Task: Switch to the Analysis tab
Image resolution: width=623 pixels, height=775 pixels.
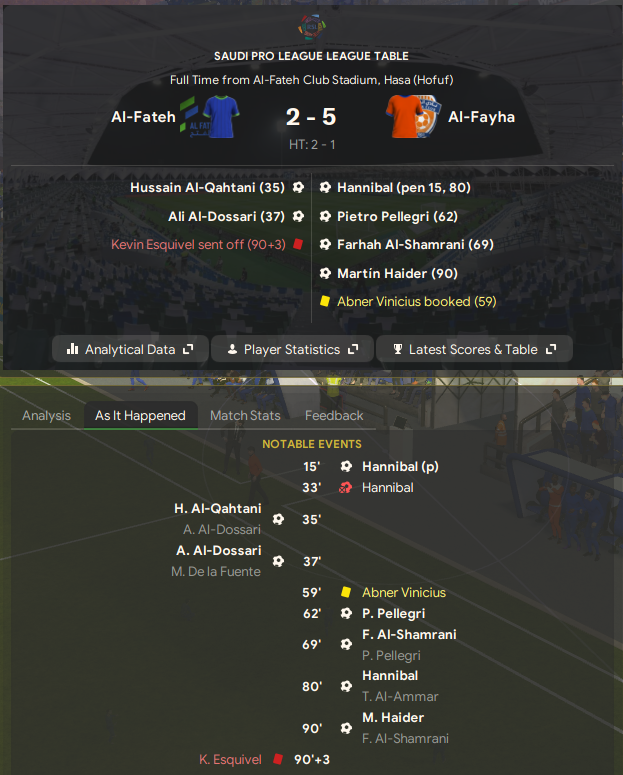Action: tap(46, 415)
